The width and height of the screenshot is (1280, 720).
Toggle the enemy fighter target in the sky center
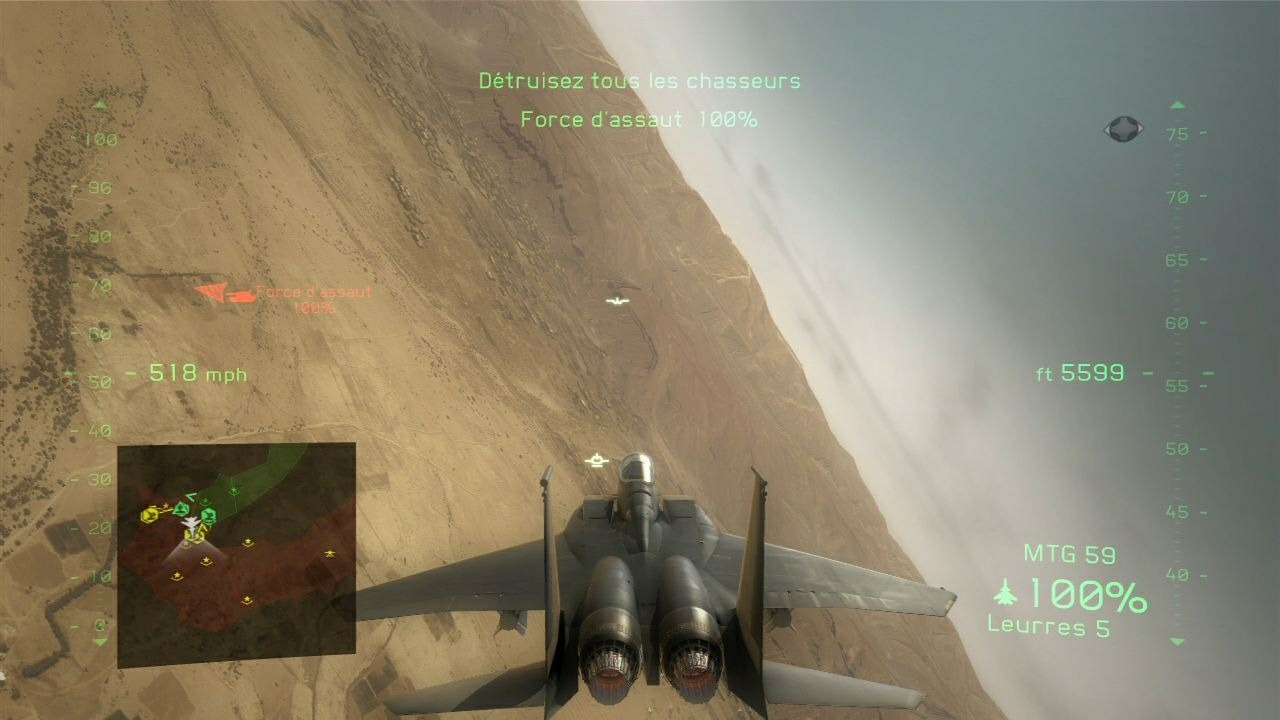click(596, 459)
